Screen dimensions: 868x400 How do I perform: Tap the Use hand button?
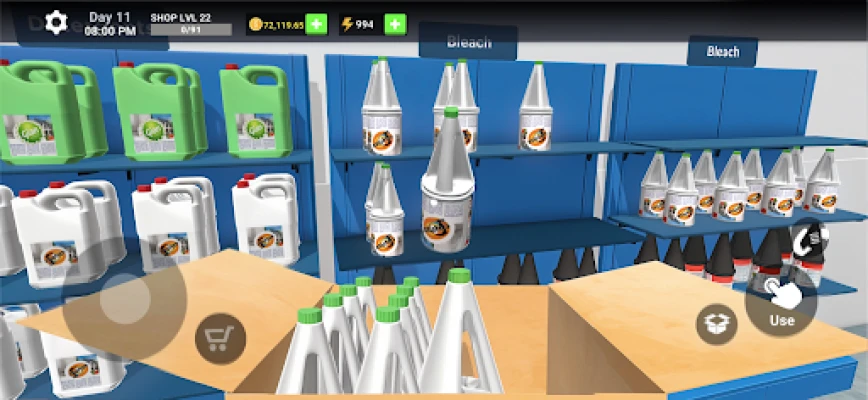pos(781,300)
